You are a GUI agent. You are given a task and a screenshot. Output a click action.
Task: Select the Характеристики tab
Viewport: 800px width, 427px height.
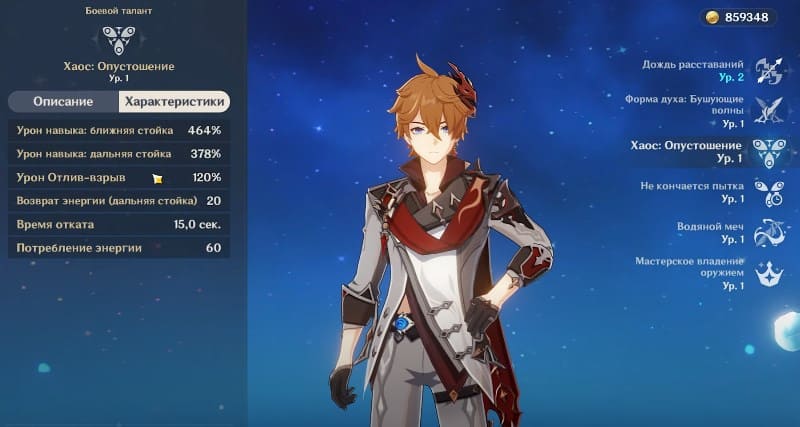[x=174, y=102]
